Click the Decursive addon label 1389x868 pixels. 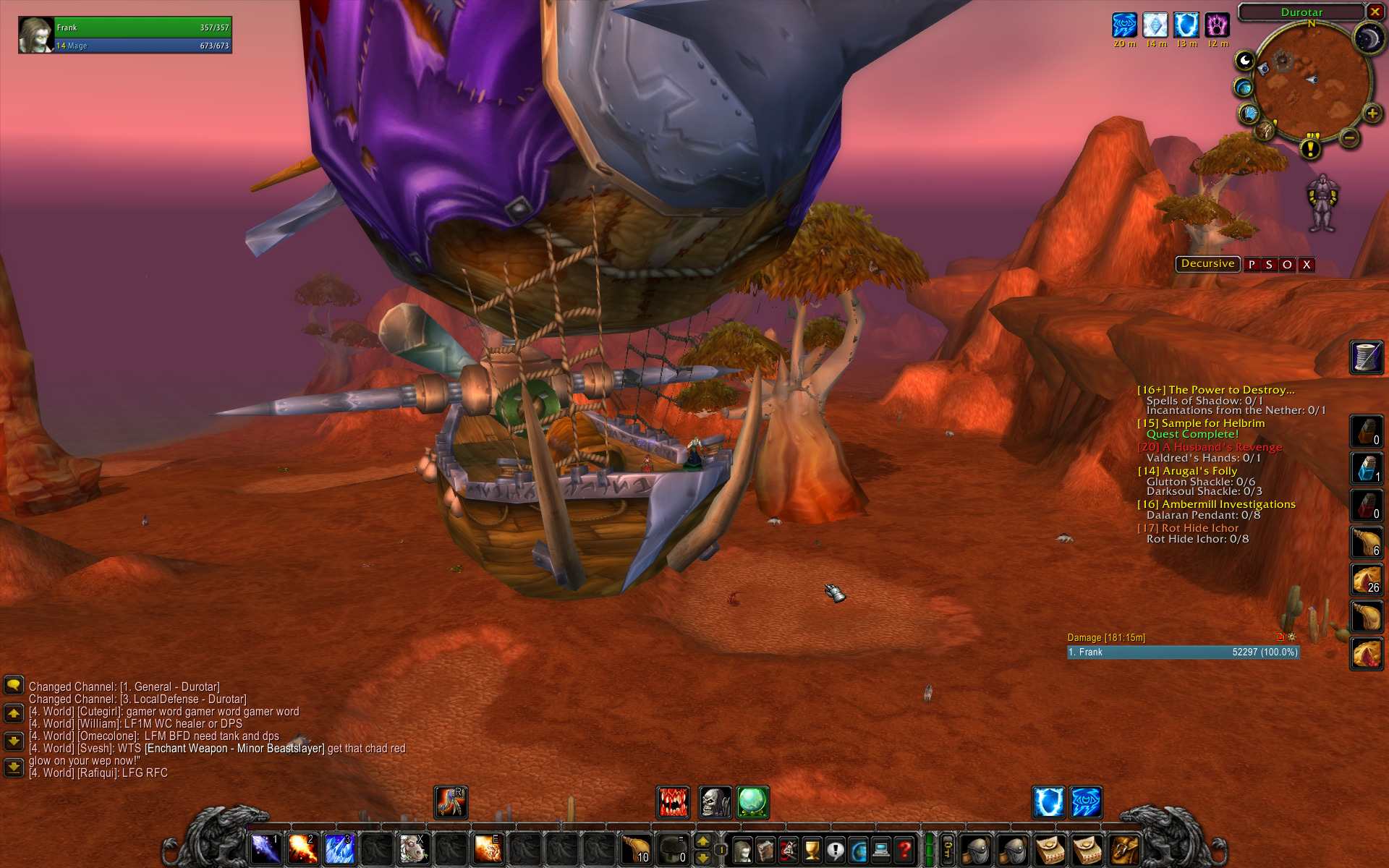pos(1207,264)
